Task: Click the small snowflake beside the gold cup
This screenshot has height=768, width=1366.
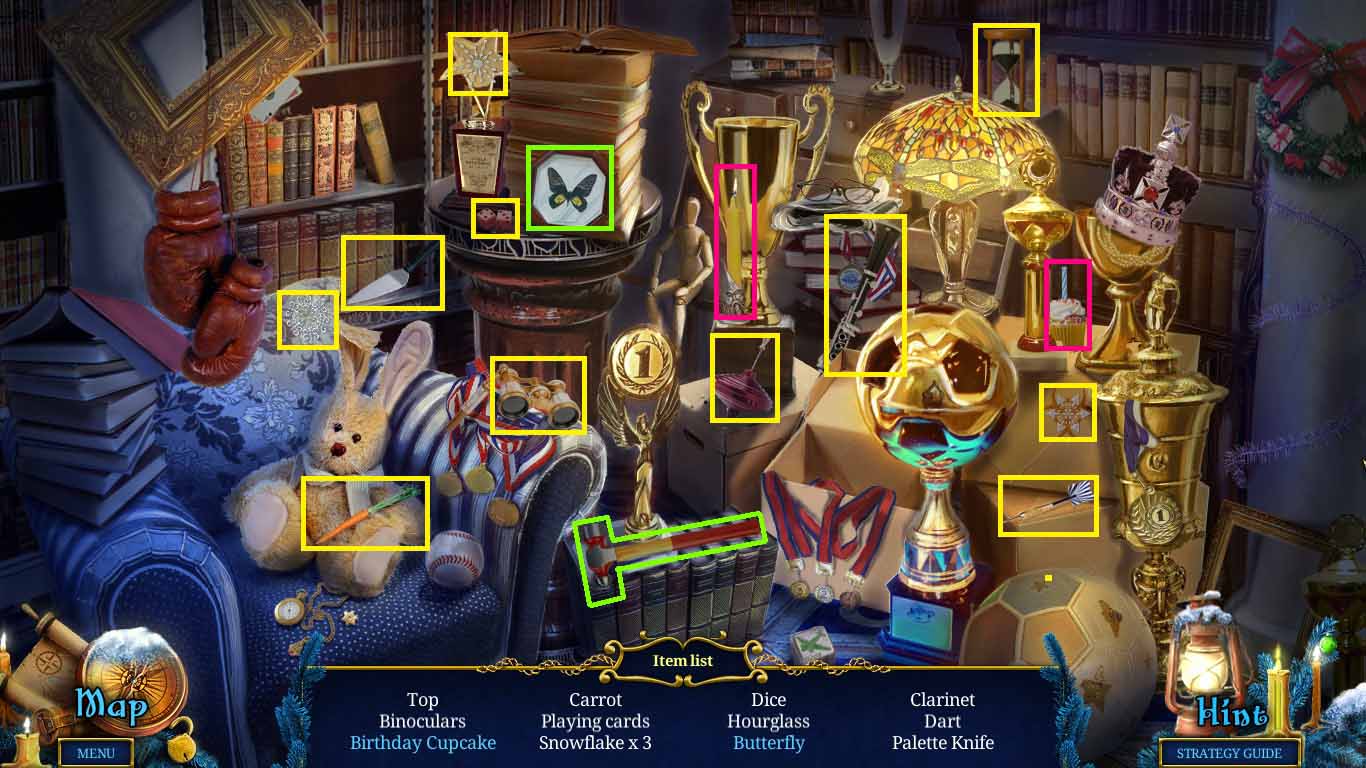Action: [x=1068, y=410]
